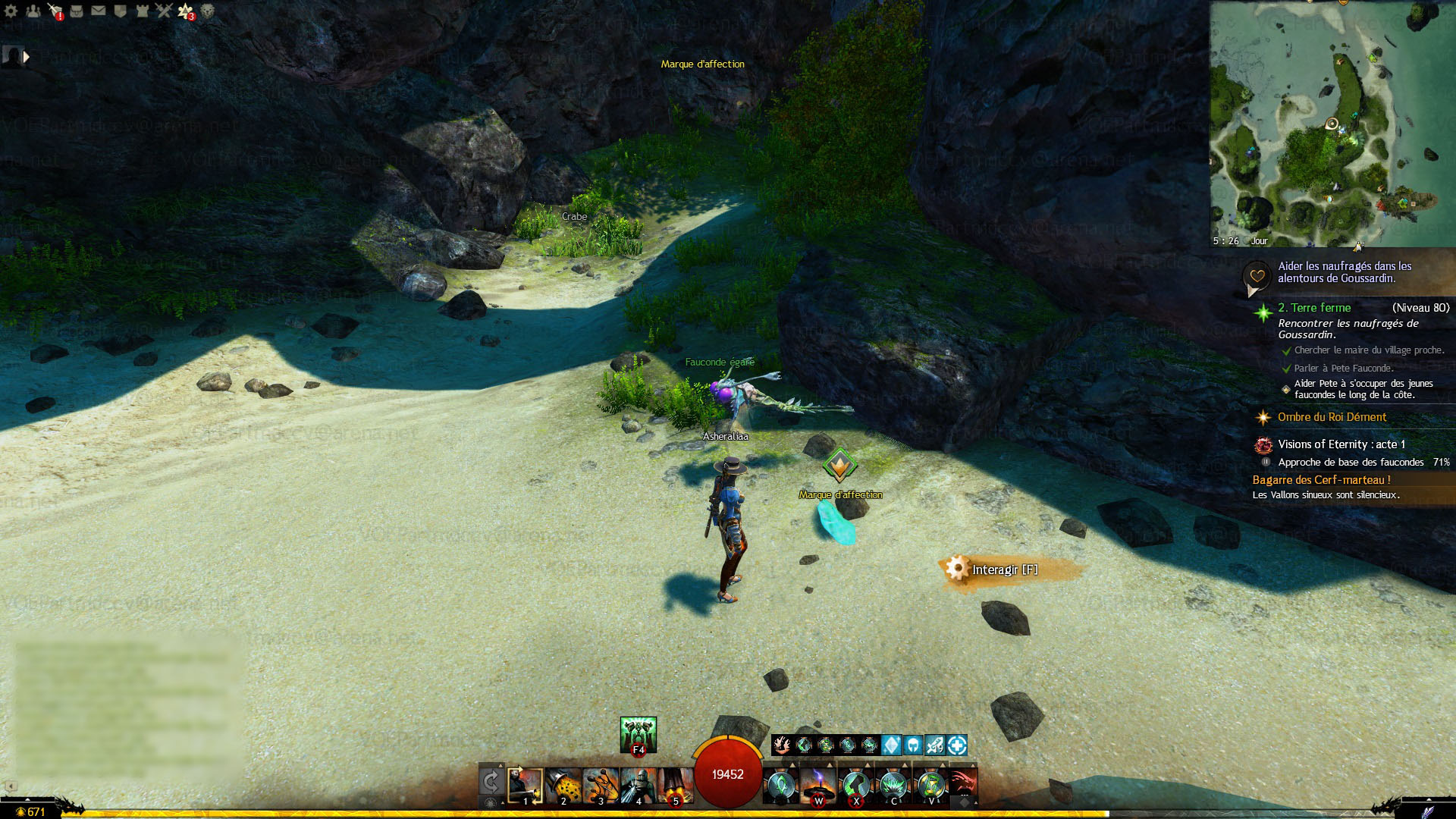Open the contacts and LFG panel

tap(33, 11)
